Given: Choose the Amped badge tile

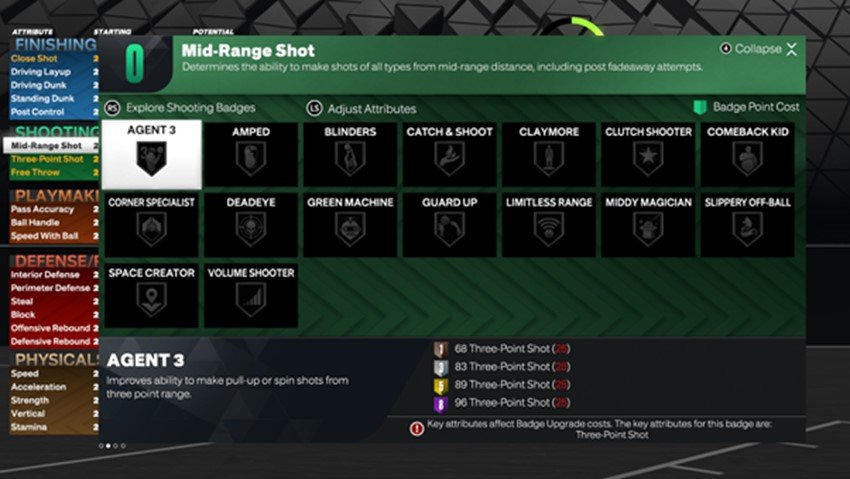Looking at the screenshot, I should [x=251, y=155].
